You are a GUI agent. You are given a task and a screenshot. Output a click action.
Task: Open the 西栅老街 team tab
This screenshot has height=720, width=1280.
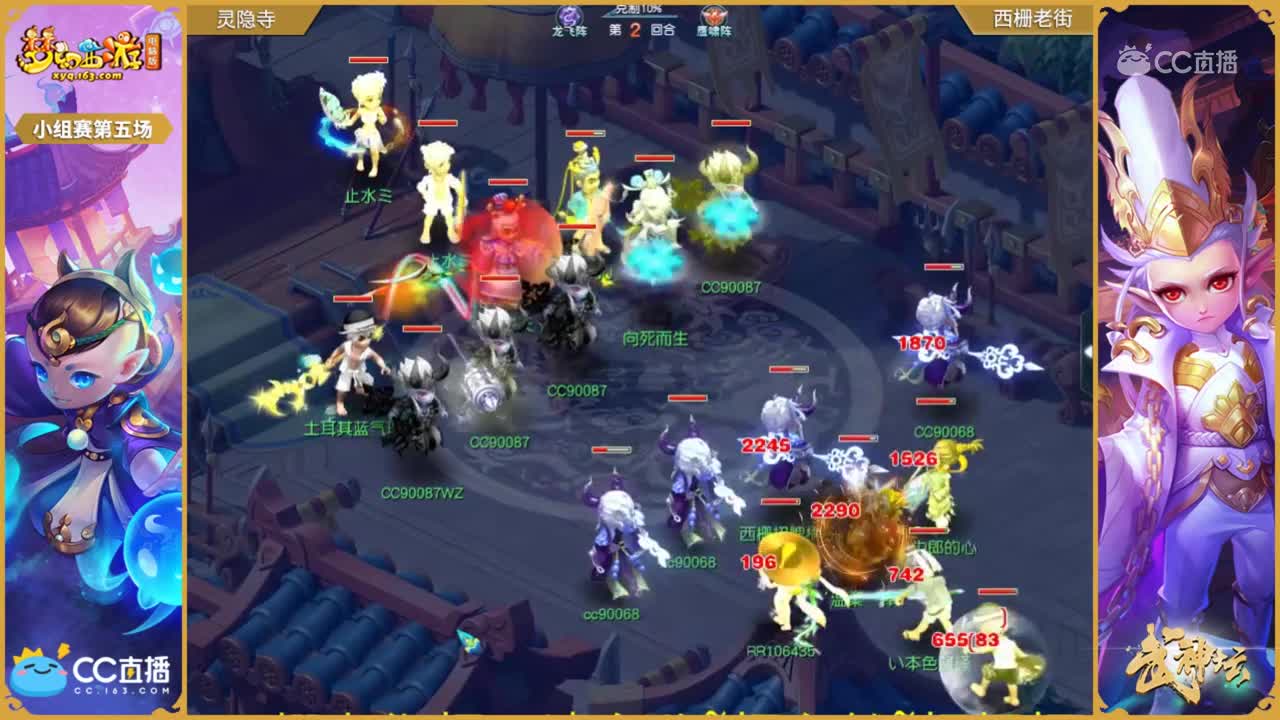click(1033, 17)
